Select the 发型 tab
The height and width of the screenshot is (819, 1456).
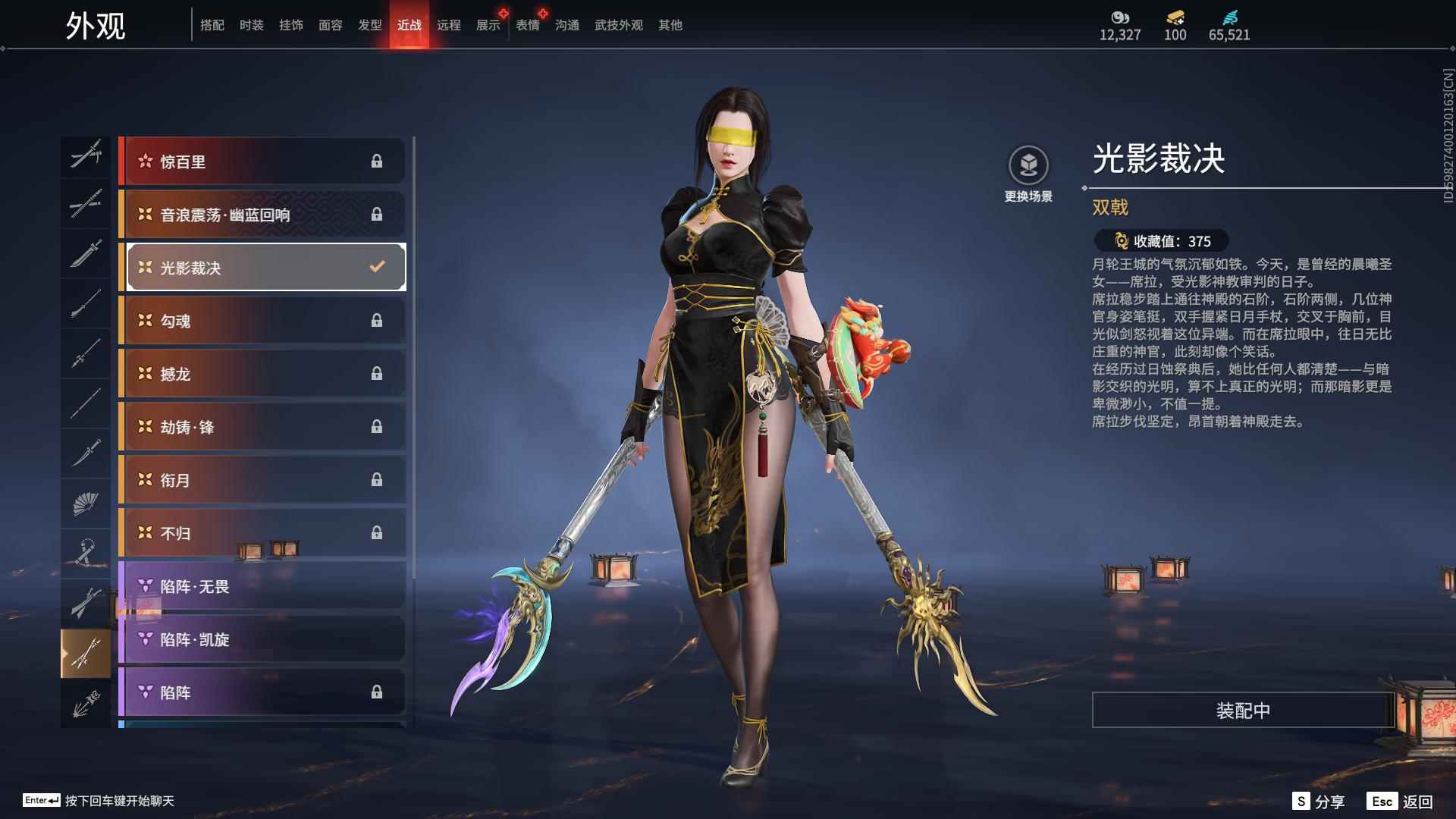(369, 25)
